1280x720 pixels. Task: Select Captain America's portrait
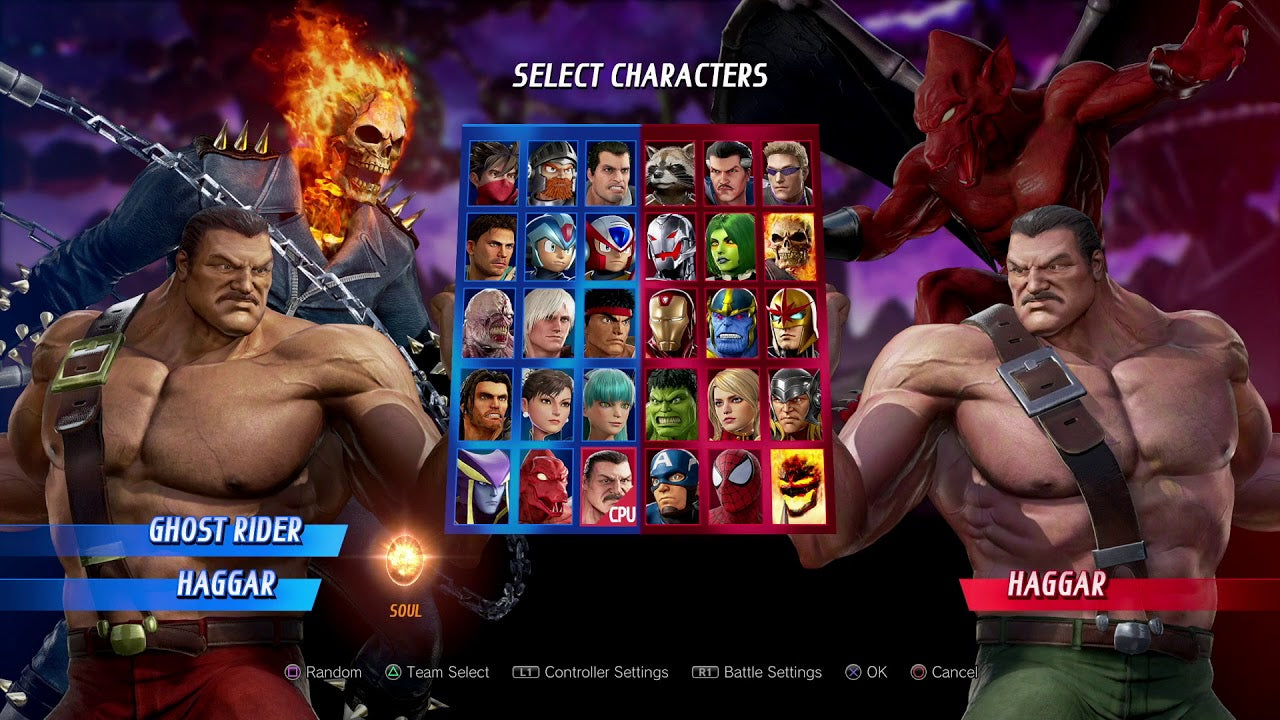click(672, 486)
